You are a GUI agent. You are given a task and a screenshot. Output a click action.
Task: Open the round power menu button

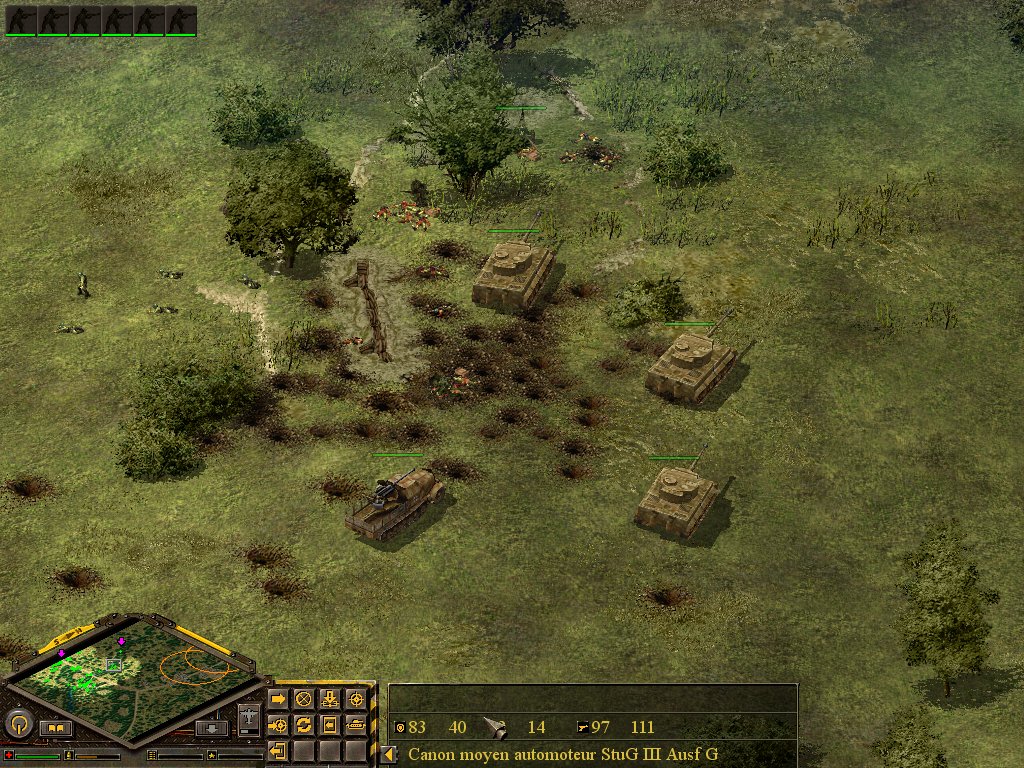tap(19, 723)
